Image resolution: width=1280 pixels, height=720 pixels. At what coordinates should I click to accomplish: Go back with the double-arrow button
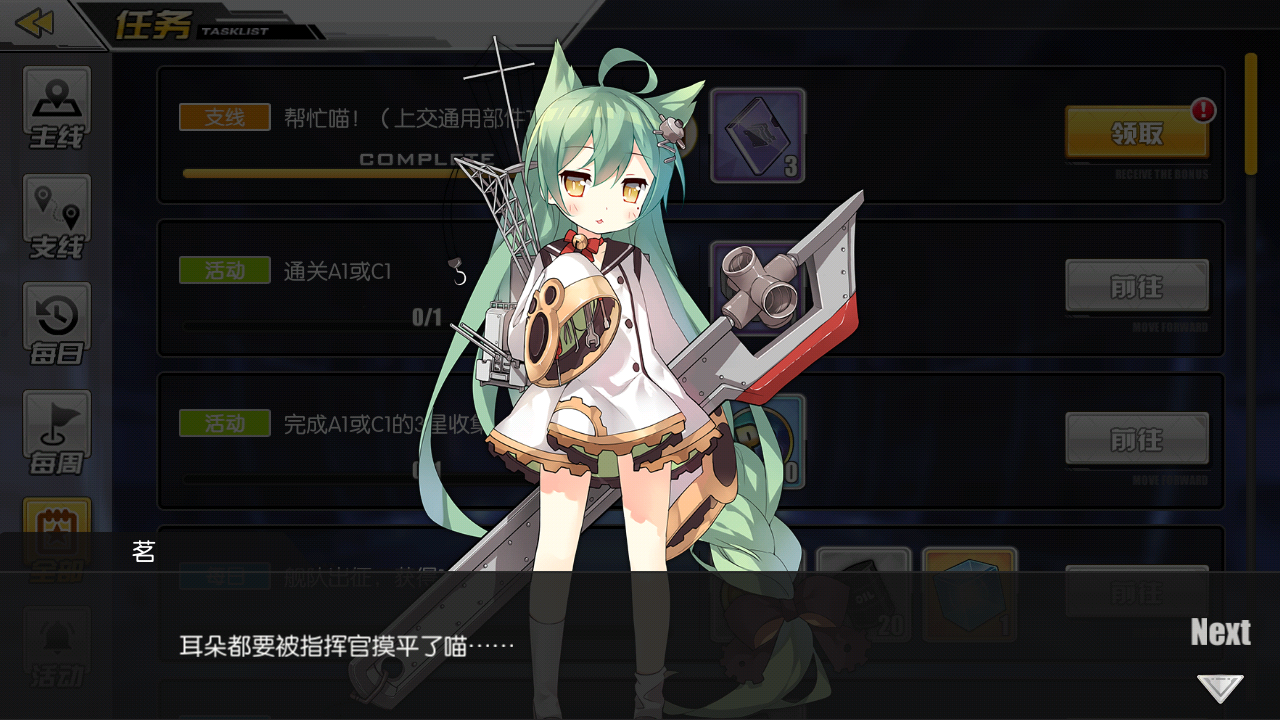coord(36,23)
